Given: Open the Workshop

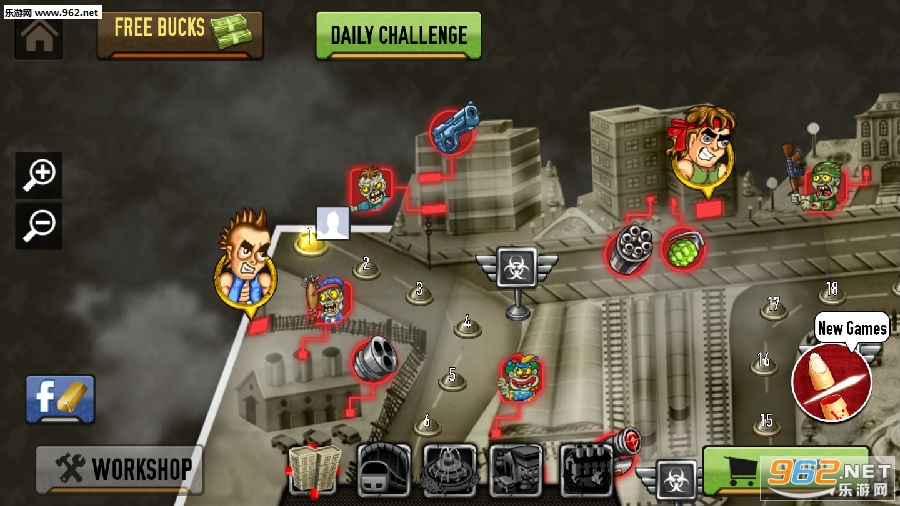Looking at the screenshot, I should coord(119,468).
